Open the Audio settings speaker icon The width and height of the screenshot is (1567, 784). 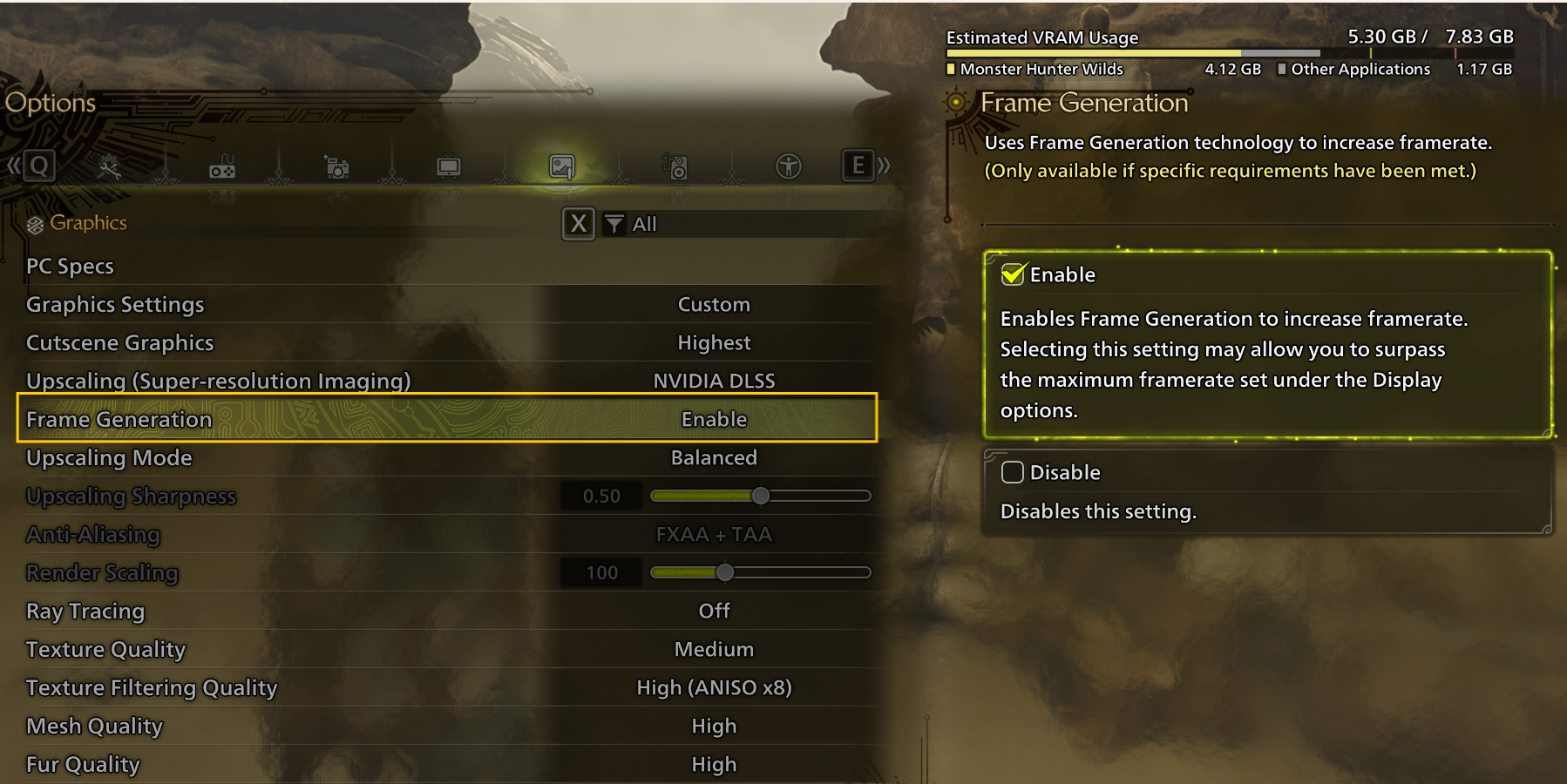[675, 166]
